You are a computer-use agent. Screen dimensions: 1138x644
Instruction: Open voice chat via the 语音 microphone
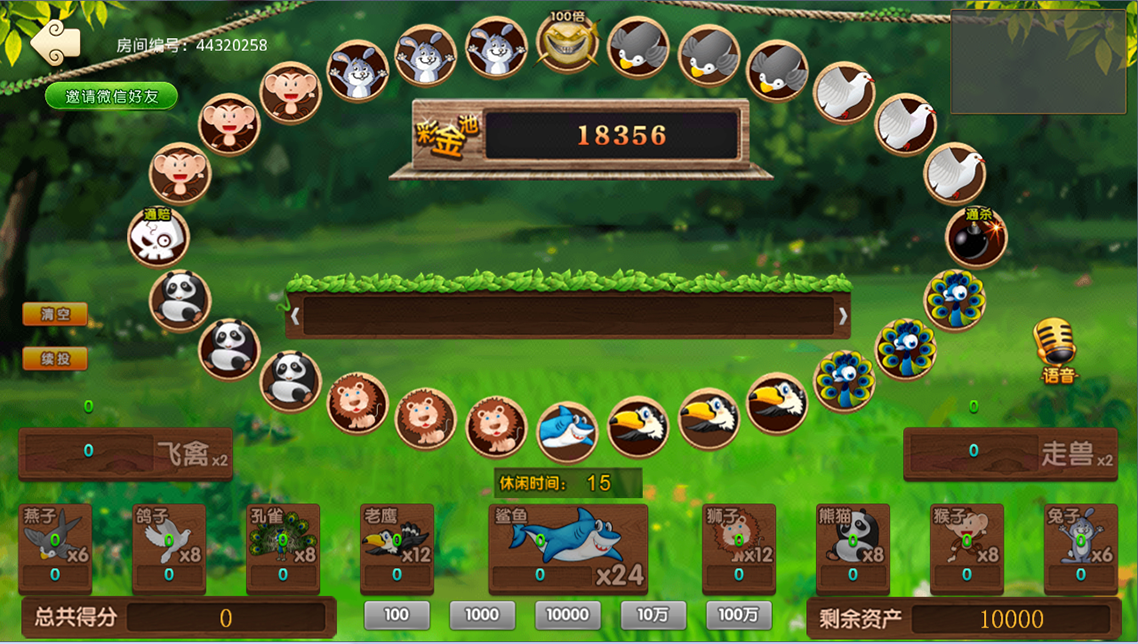(1055, 350)
